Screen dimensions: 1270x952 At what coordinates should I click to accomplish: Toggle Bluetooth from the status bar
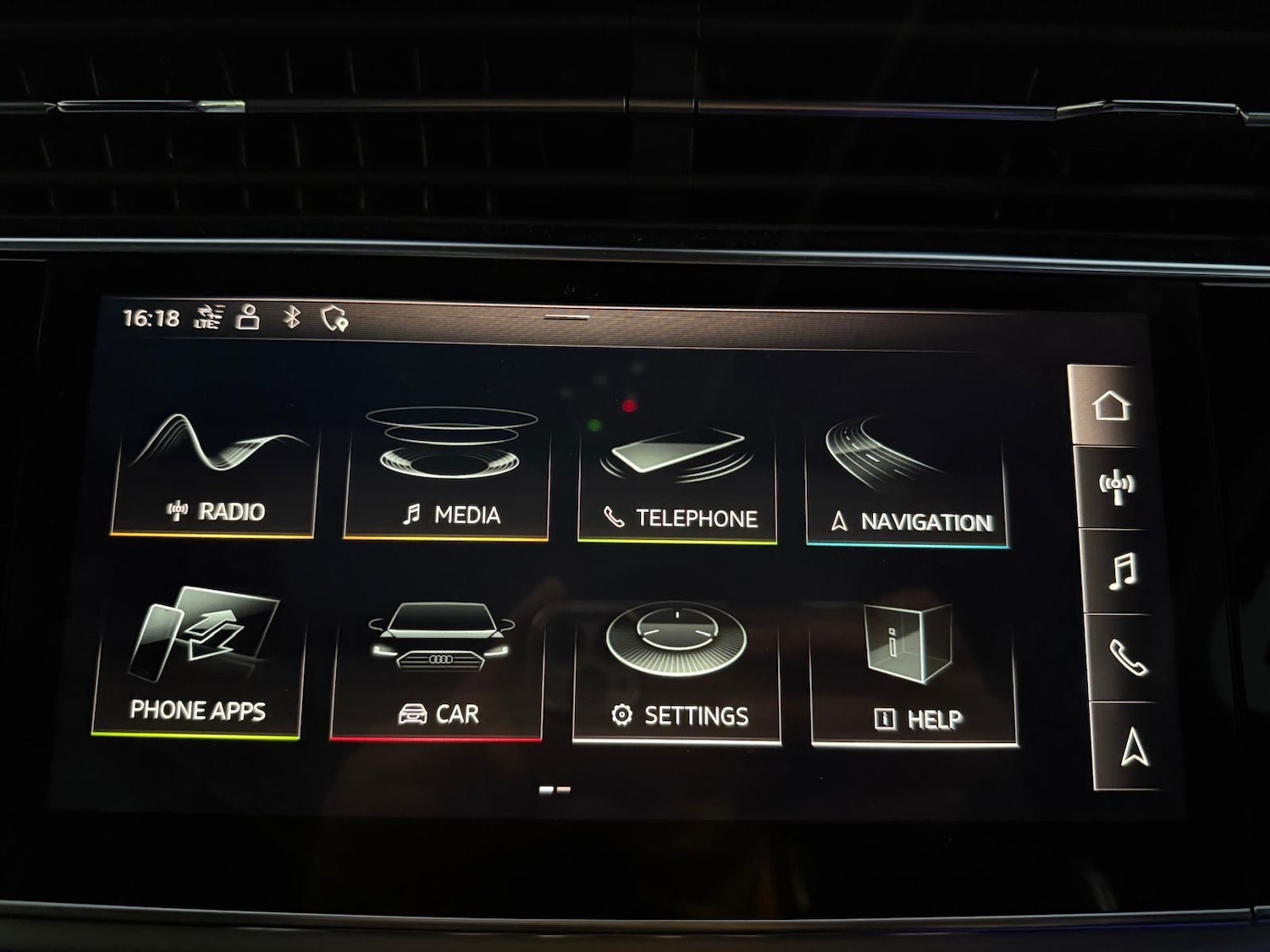point(290,316)
